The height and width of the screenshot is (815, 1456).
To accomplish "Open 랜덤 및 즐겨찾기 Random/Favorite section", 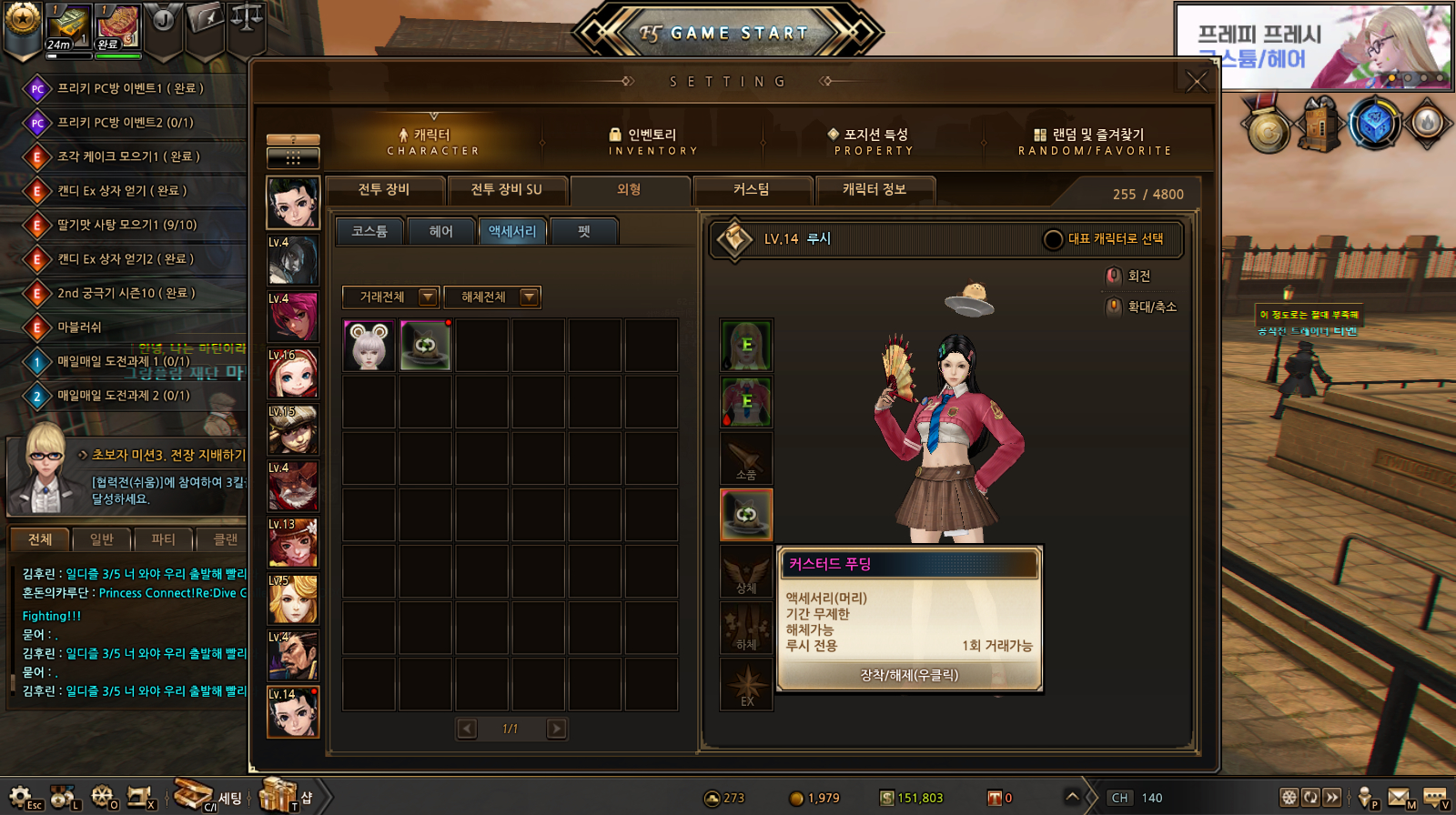I will pyautogui.click(x=1095, y=142).
